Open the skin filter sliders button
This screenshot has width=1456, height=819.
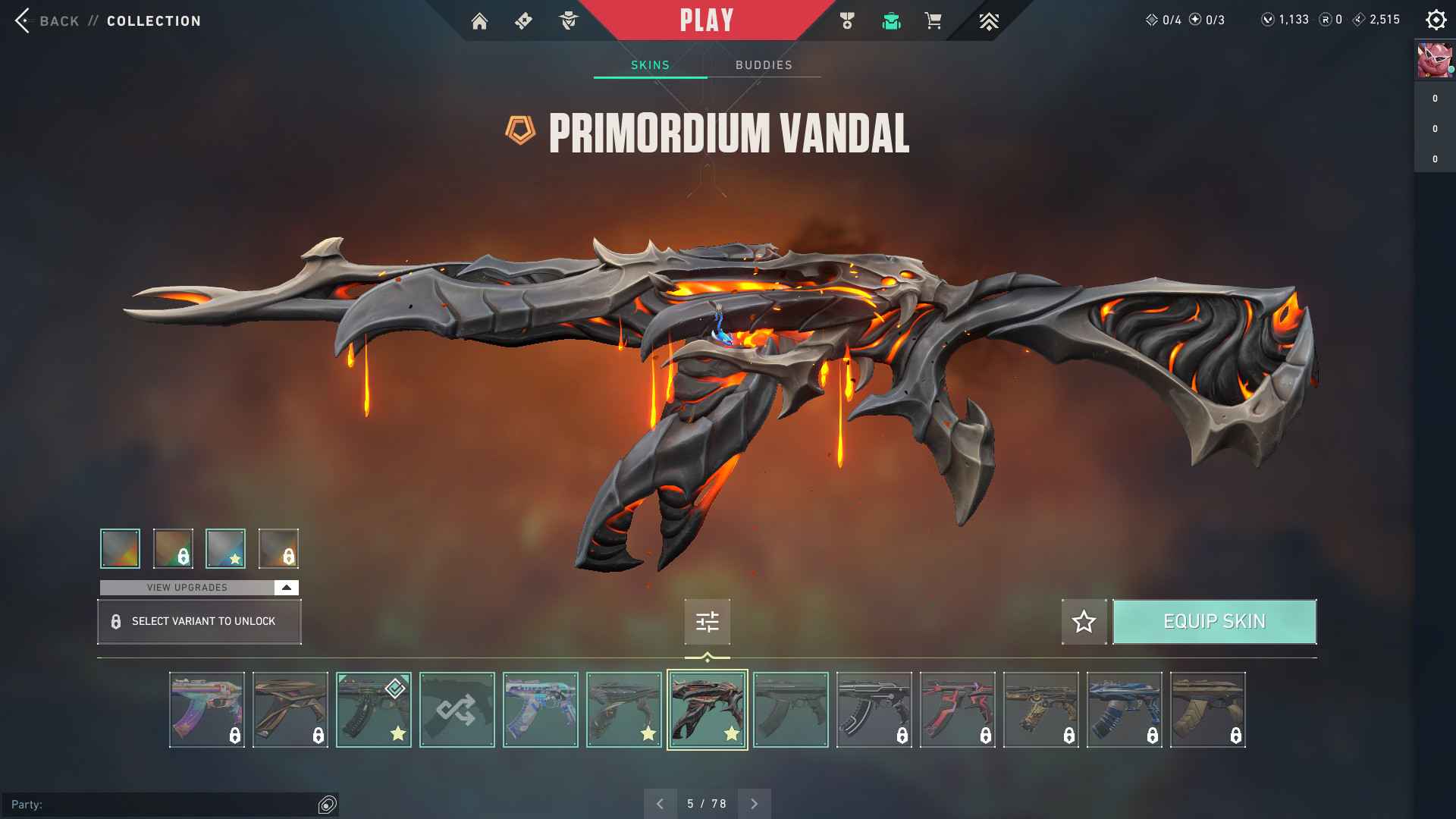707,622
